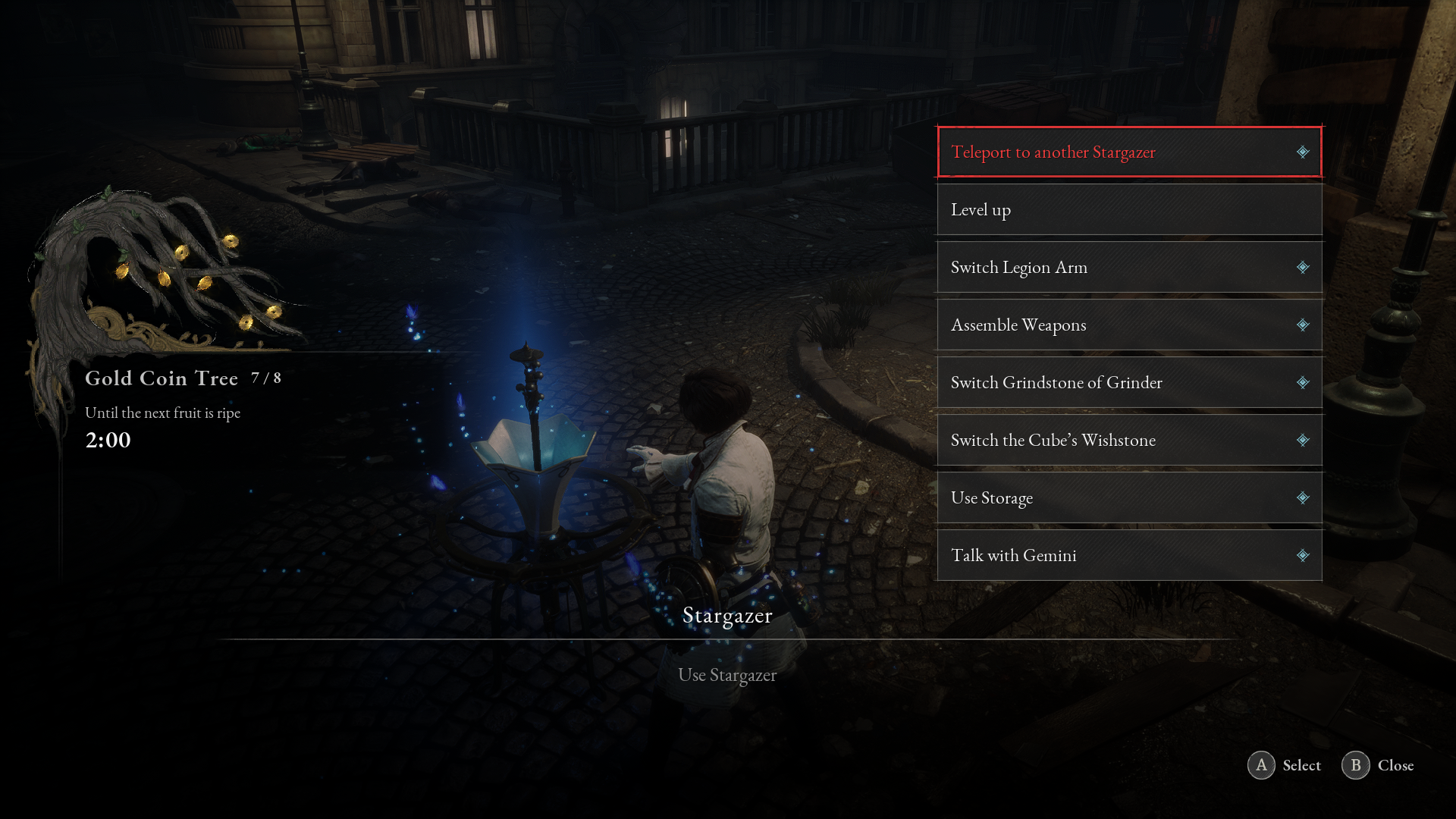Choose Switch the Cube's Wishstone
This screenshot has width=1456, height=819.
[1128, 440]
